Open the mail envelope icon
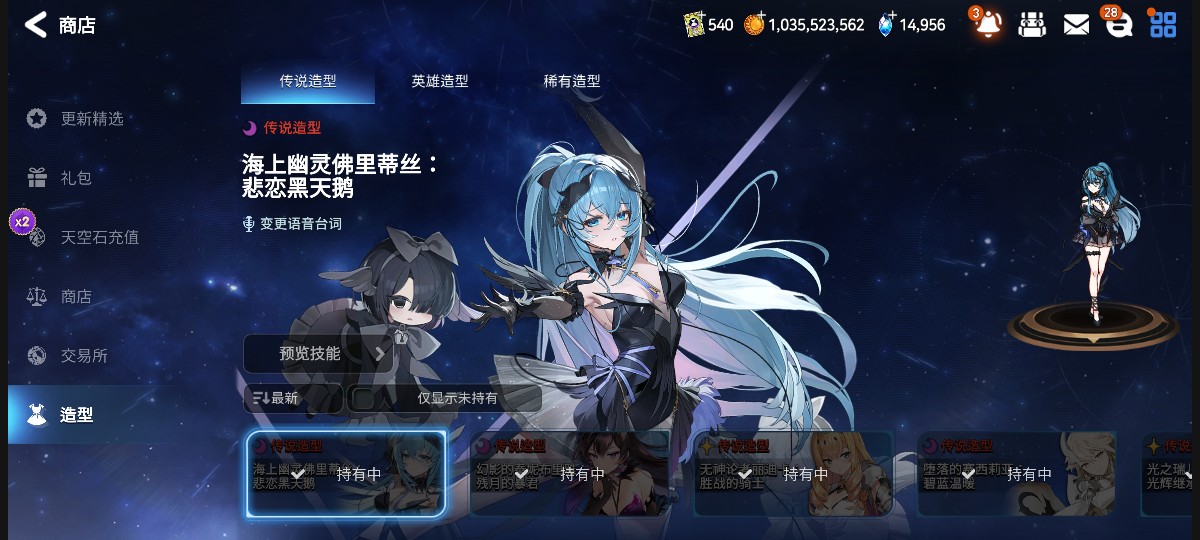This screenshot has height=540, width=1200. tap(1076, 25)
